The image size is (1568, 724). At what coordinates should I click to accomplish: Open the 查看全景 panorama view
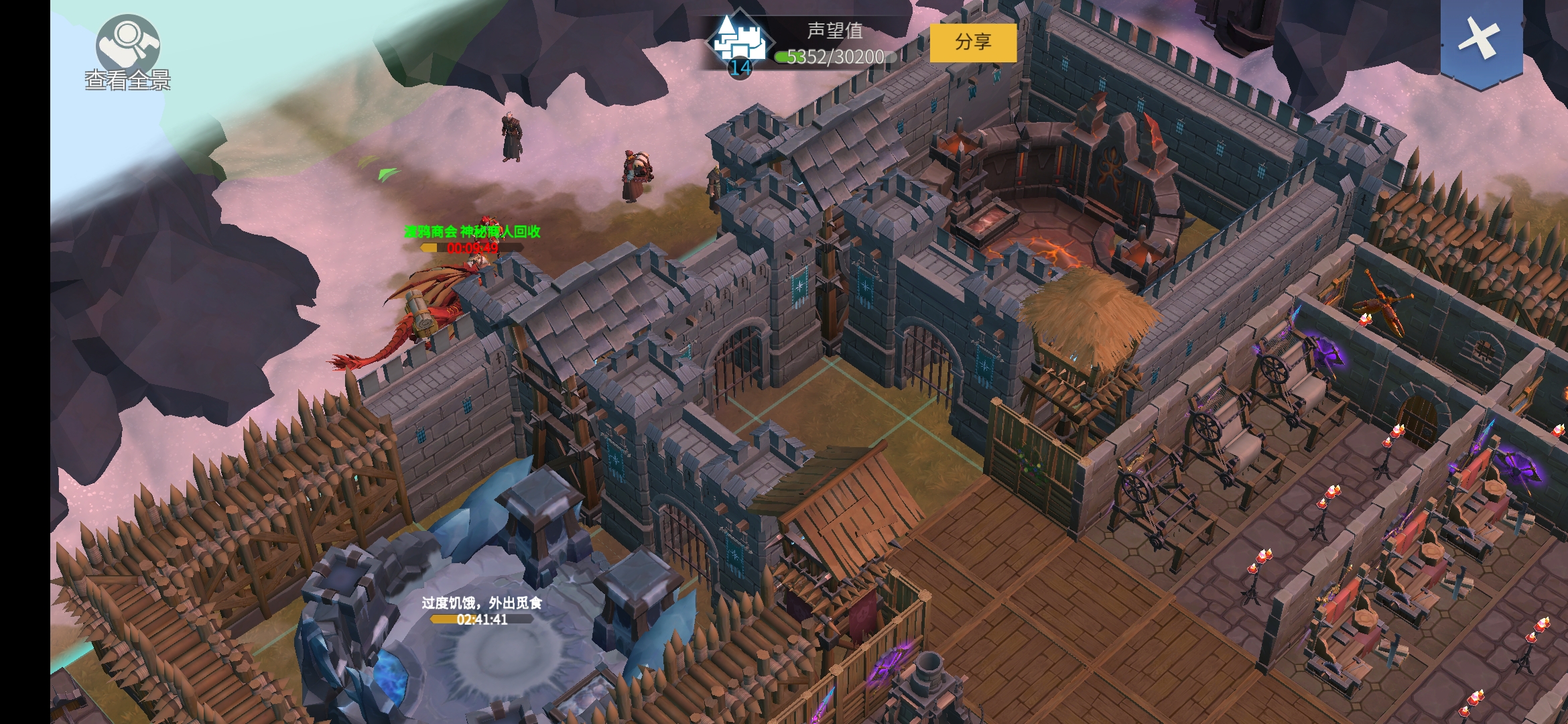coord(127,51)
